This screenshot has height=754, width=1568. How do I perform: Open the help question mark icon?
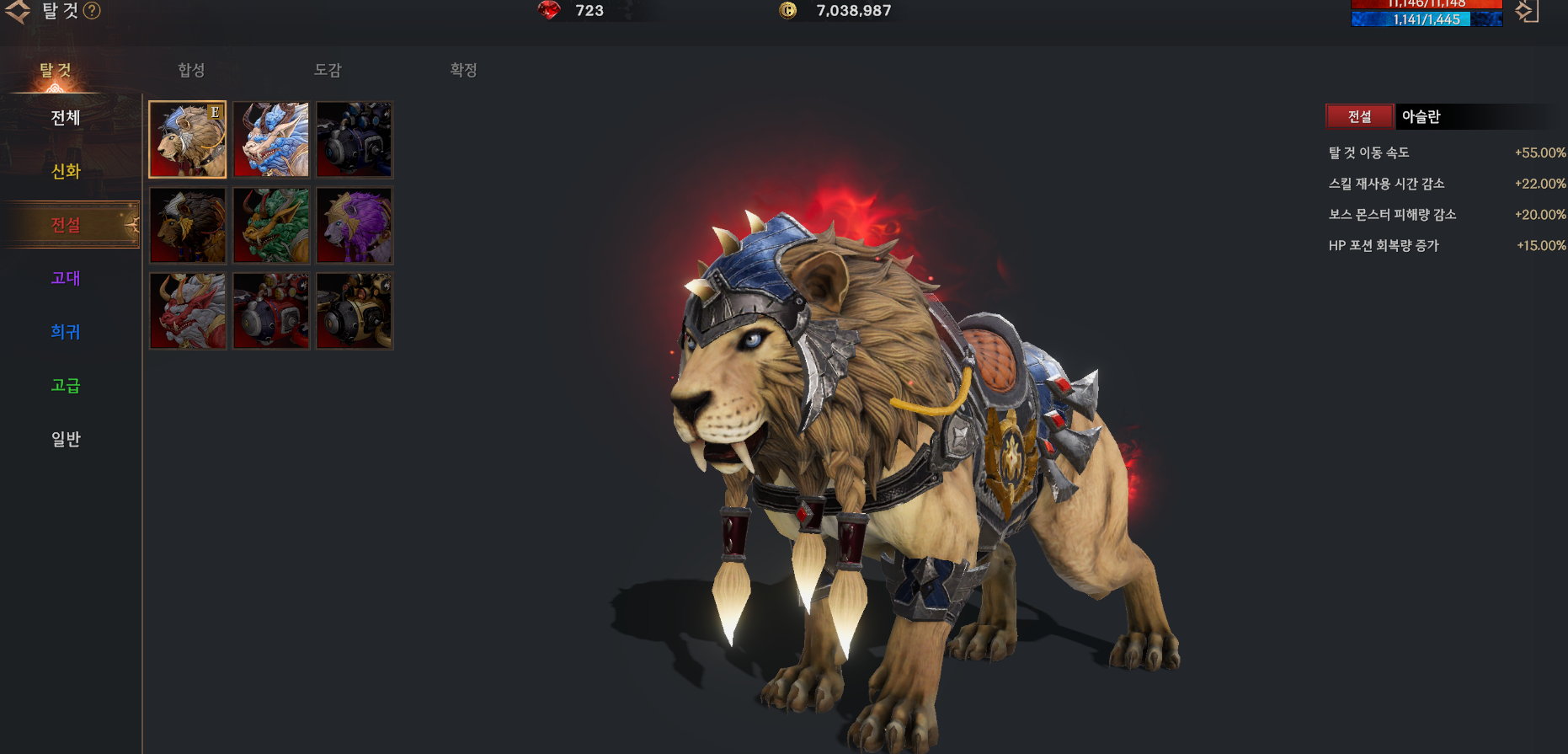[92, 11]
